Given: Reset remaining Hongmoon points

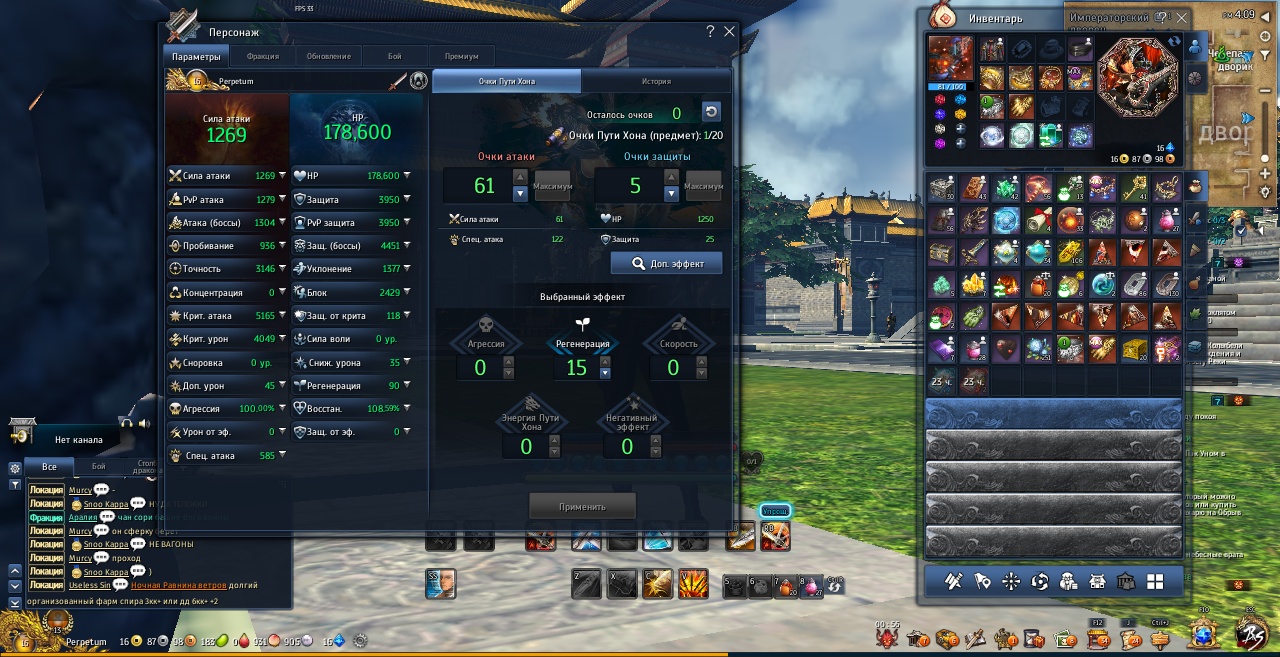Looking at the screenshot, I should tap(710, 112).
